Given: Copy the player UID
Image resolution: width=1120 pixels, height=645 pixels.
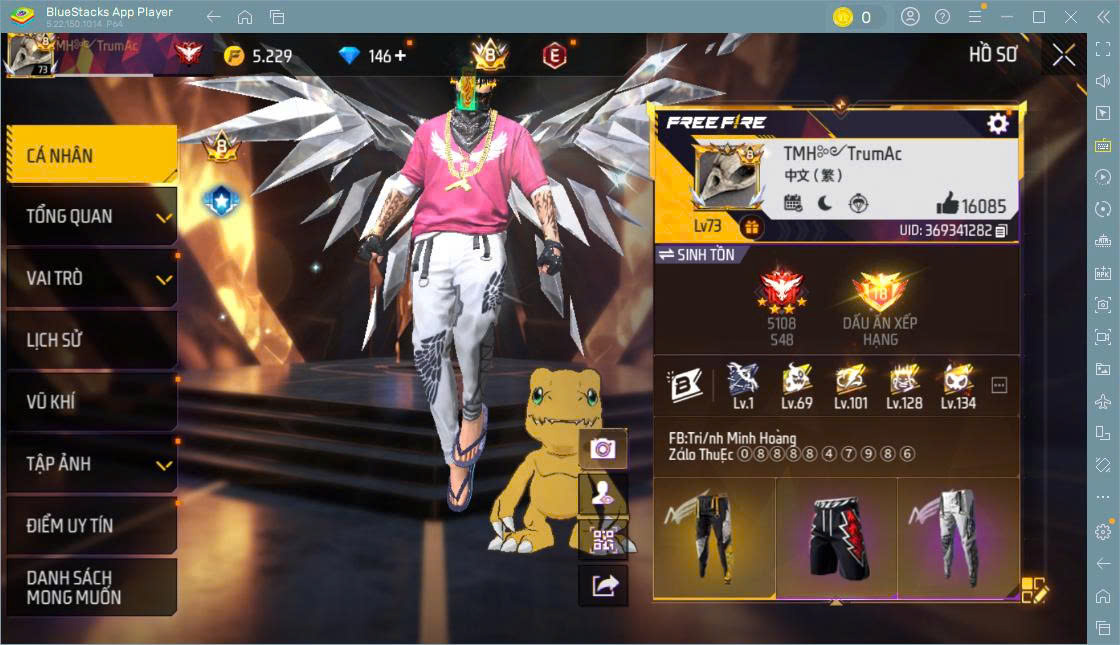Looking at the screenshot, I should [1001, 231].
